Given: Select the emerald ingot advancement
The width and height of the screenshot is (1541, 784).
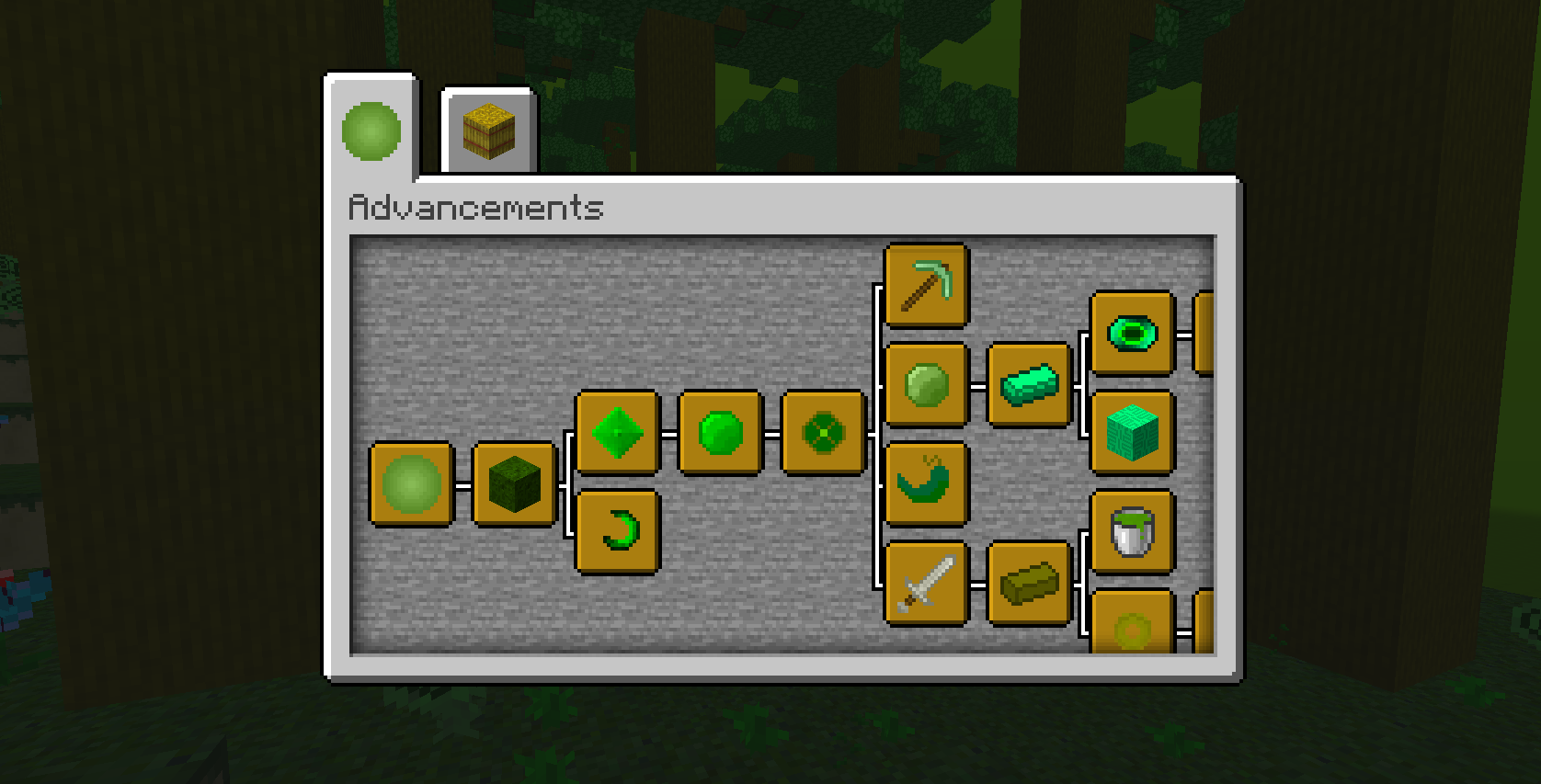Looking at the screenshot, I should (1029, 384).
